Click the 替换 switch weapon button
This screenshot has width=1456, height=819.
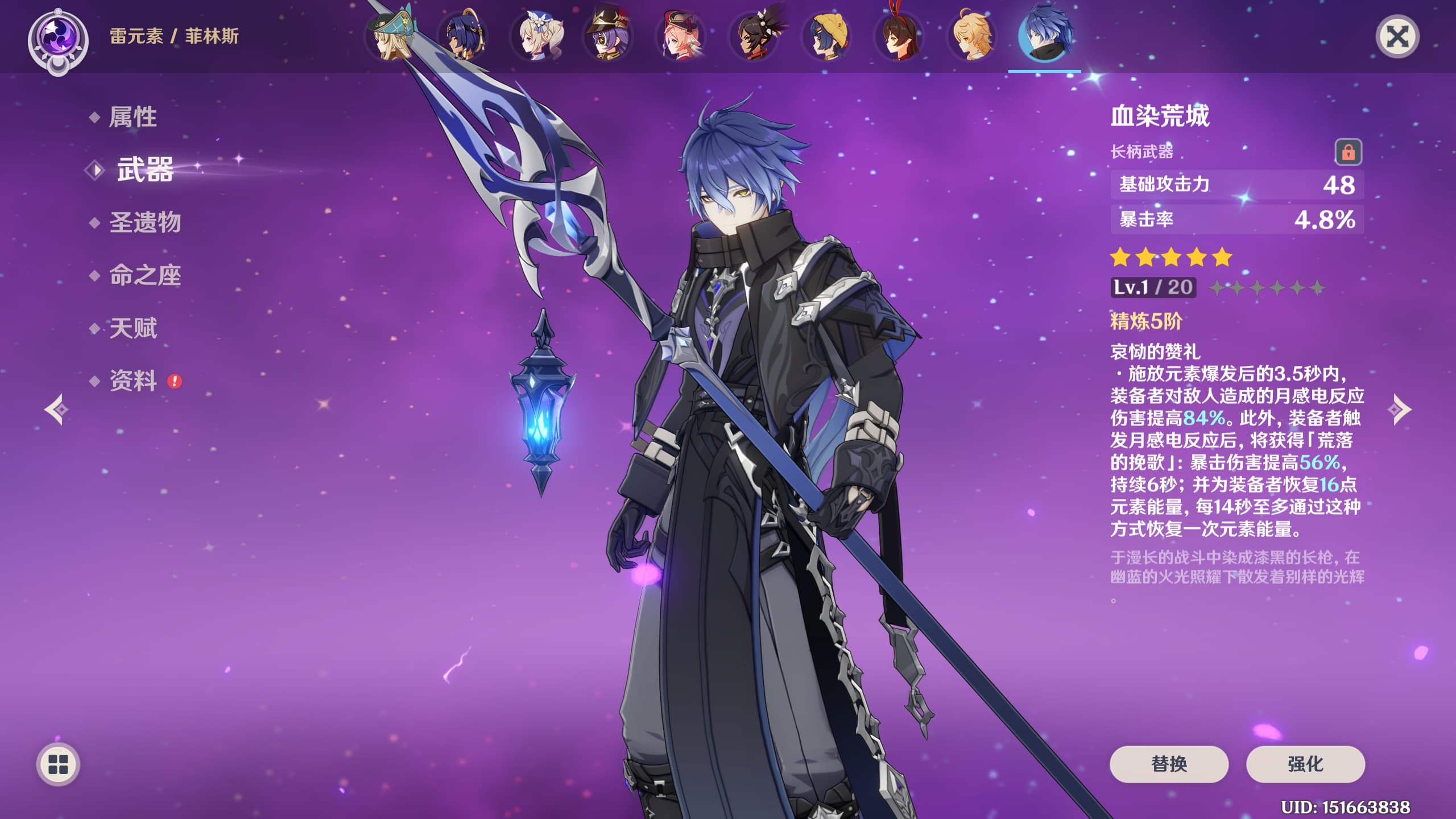coord(1169,764)
